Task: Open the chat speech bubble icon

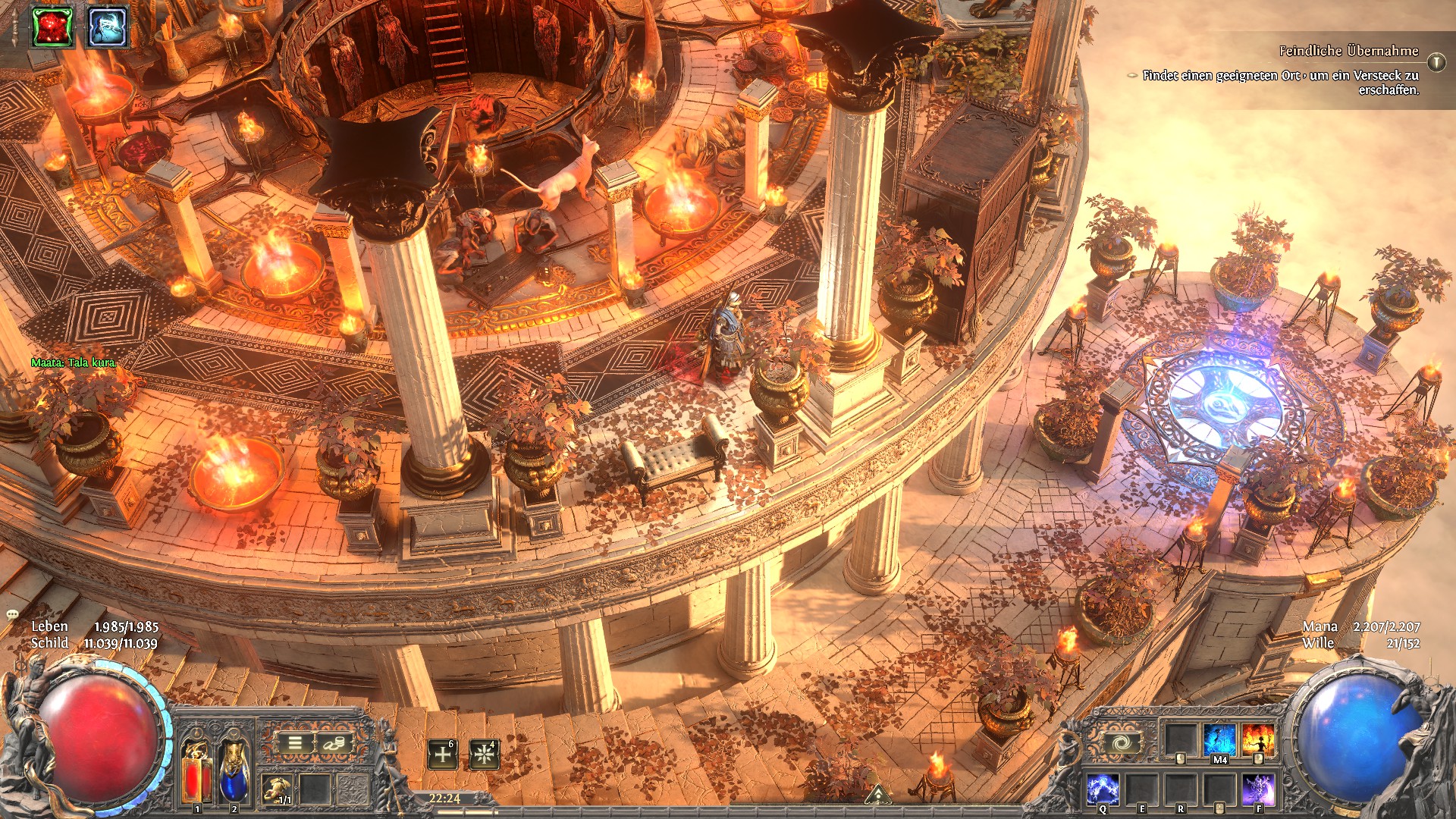Action: pyautogui.click(x=12, y=613)
